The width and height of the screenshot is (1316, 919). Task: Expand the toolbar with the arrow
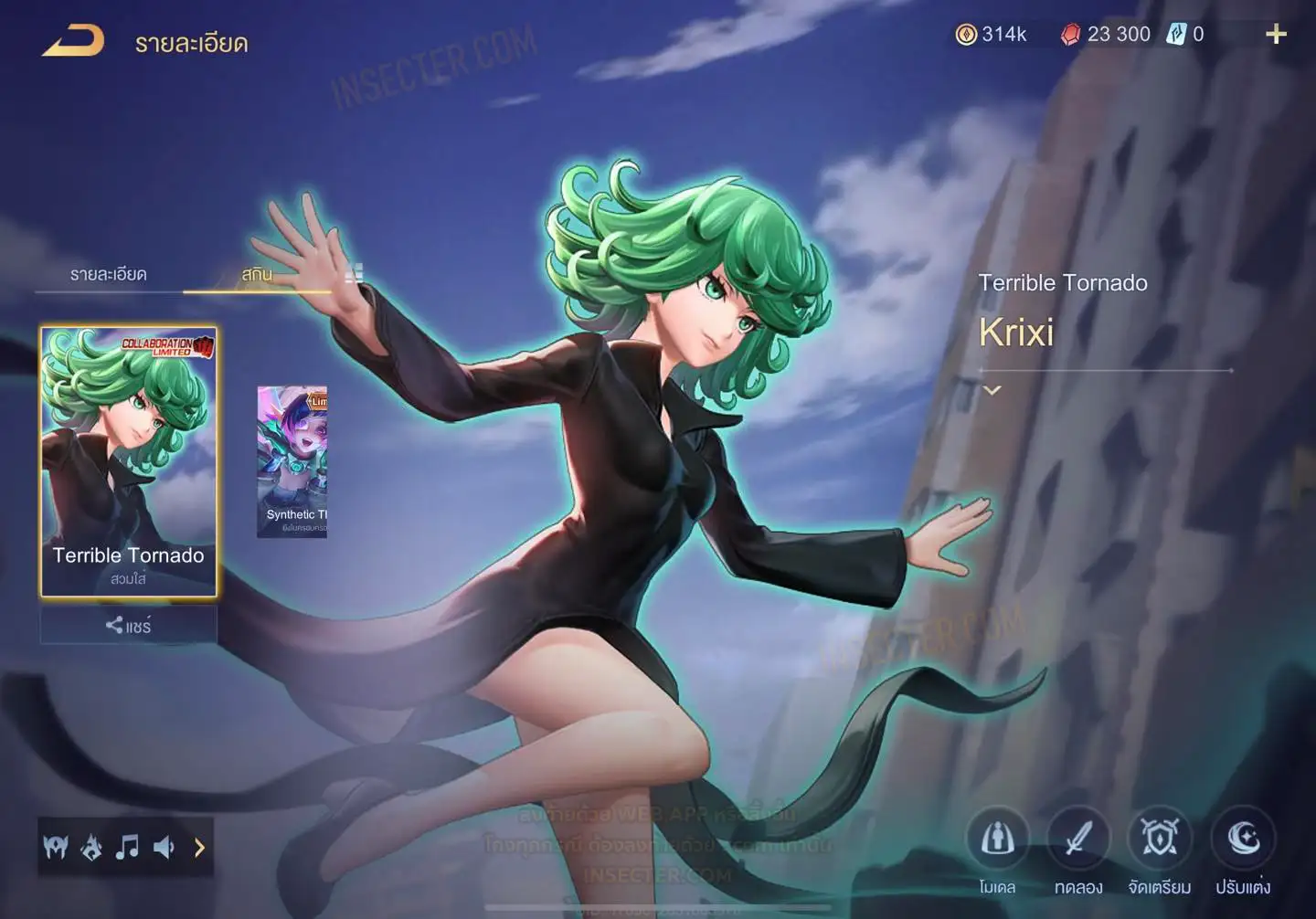[x=199, y=848]
